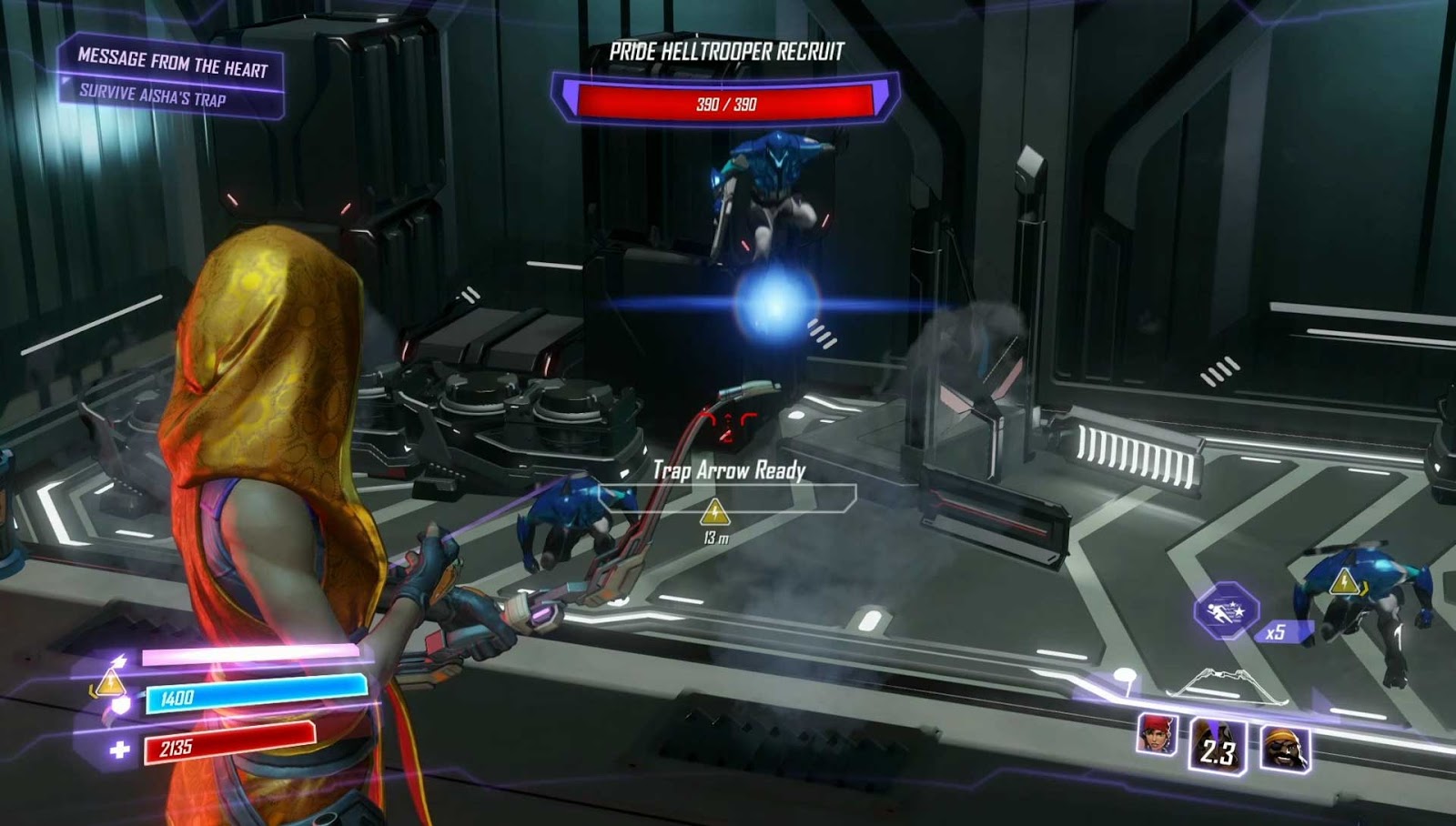This screenshot has height=826, width=1456.
Task: Select the red bandana hero portrait
Action: point(1157,735)
